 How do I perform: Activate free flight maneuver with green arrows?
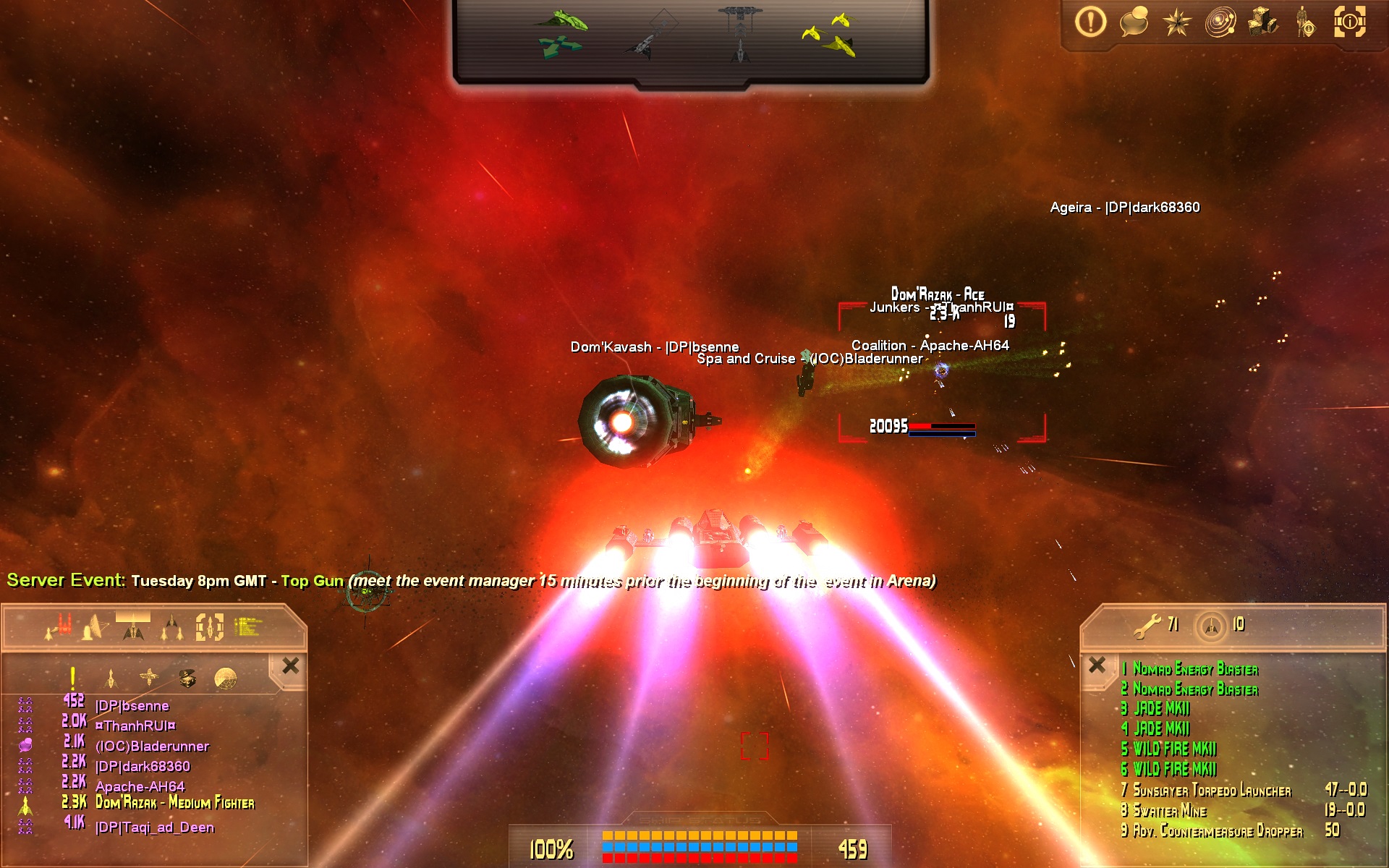point(561,34)
